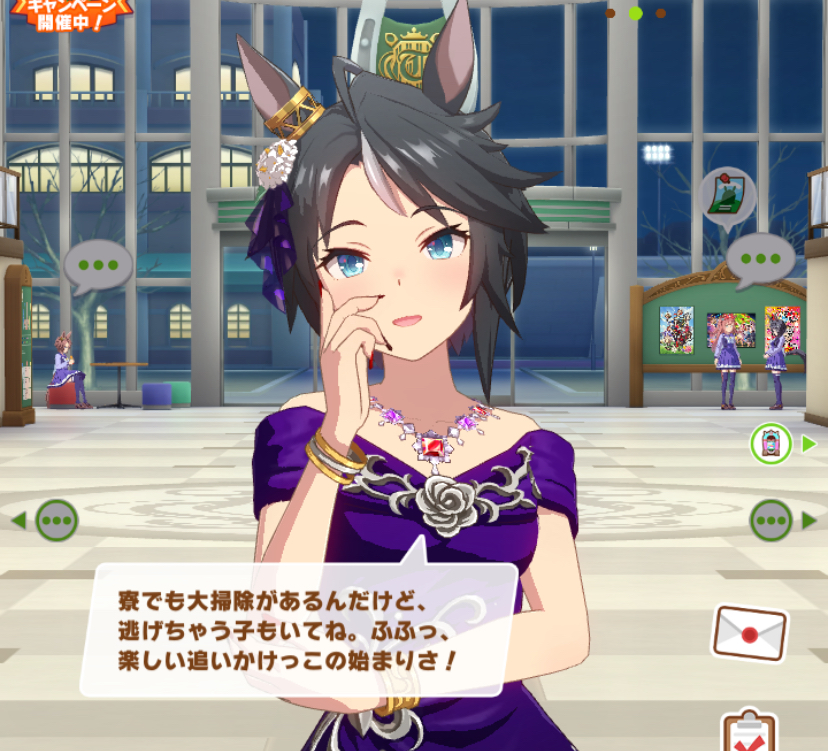Tap the ellipsis button beside the left-pointing arrow
Image resolution: width=828 pixels, height=751 pixels.
tap(56, 520)
